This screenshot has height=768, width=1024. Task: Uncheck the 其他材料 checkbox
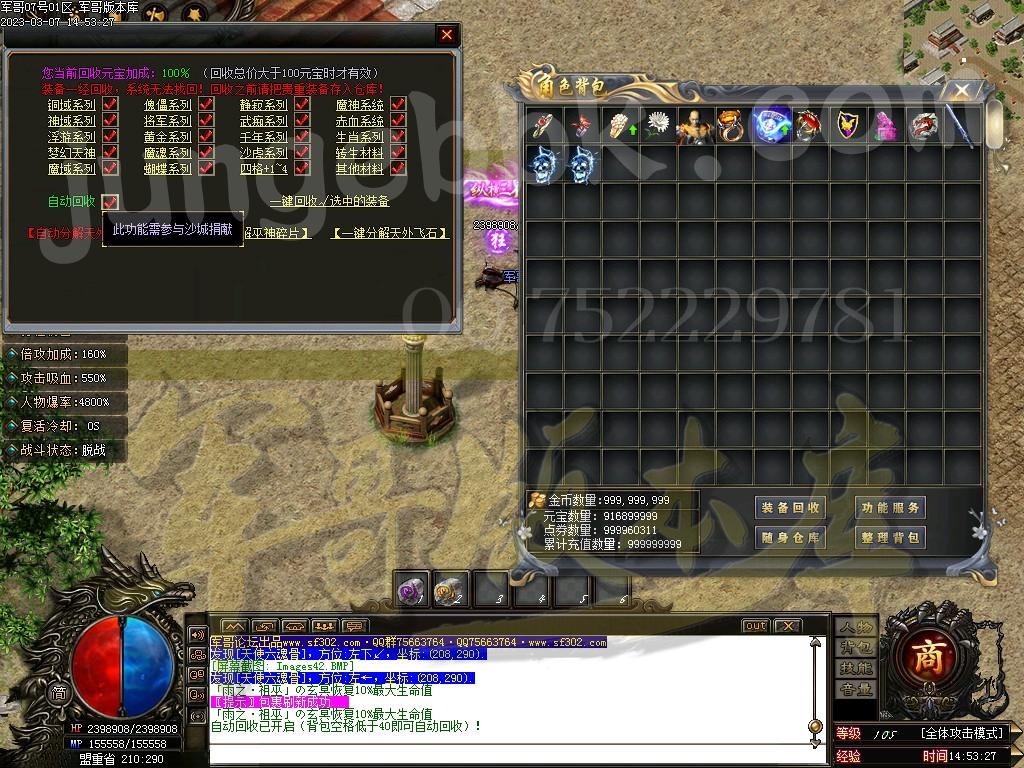[x=398, y=169]
